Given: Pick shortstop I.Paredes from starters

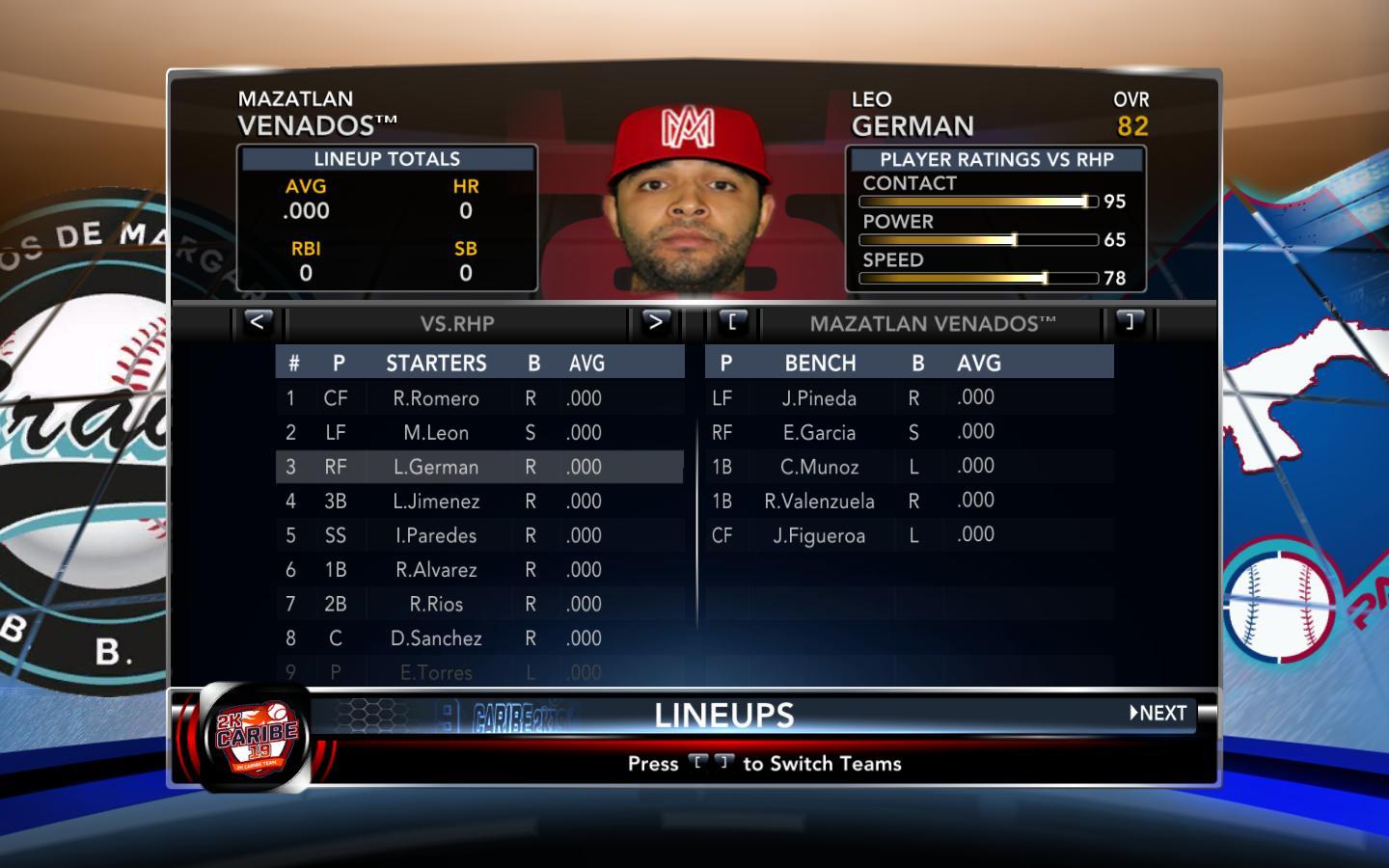Looking at the screenshot, I should [436, 535].
